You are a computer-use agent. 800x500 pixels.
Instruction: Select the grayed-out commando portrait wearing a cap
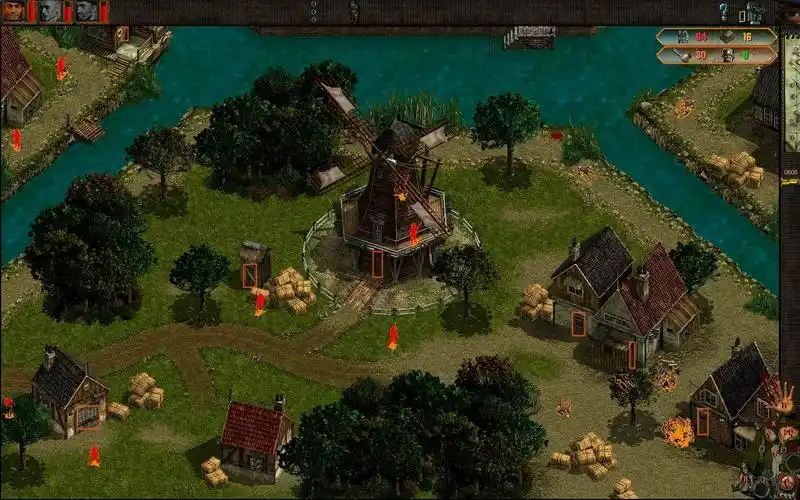pyautogui.click(x=87, y=11)
